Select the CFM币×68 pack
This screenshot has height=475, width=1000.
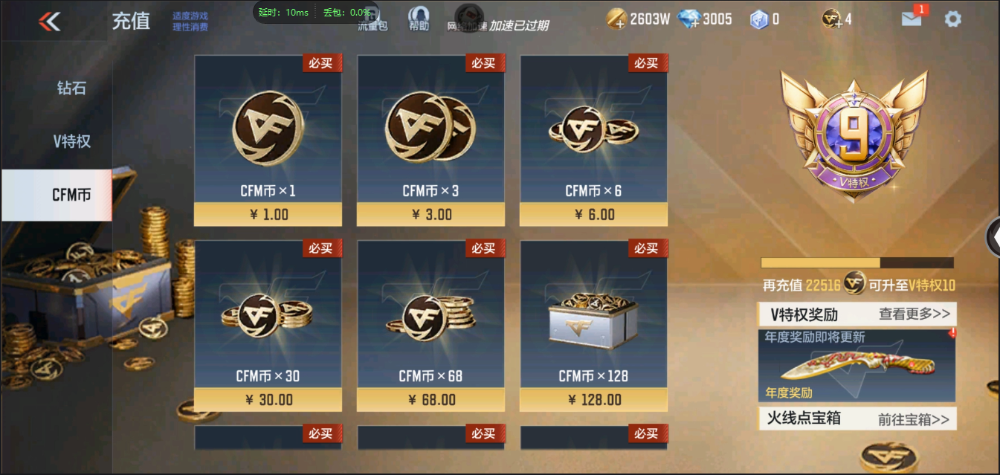tap(430, 326)
